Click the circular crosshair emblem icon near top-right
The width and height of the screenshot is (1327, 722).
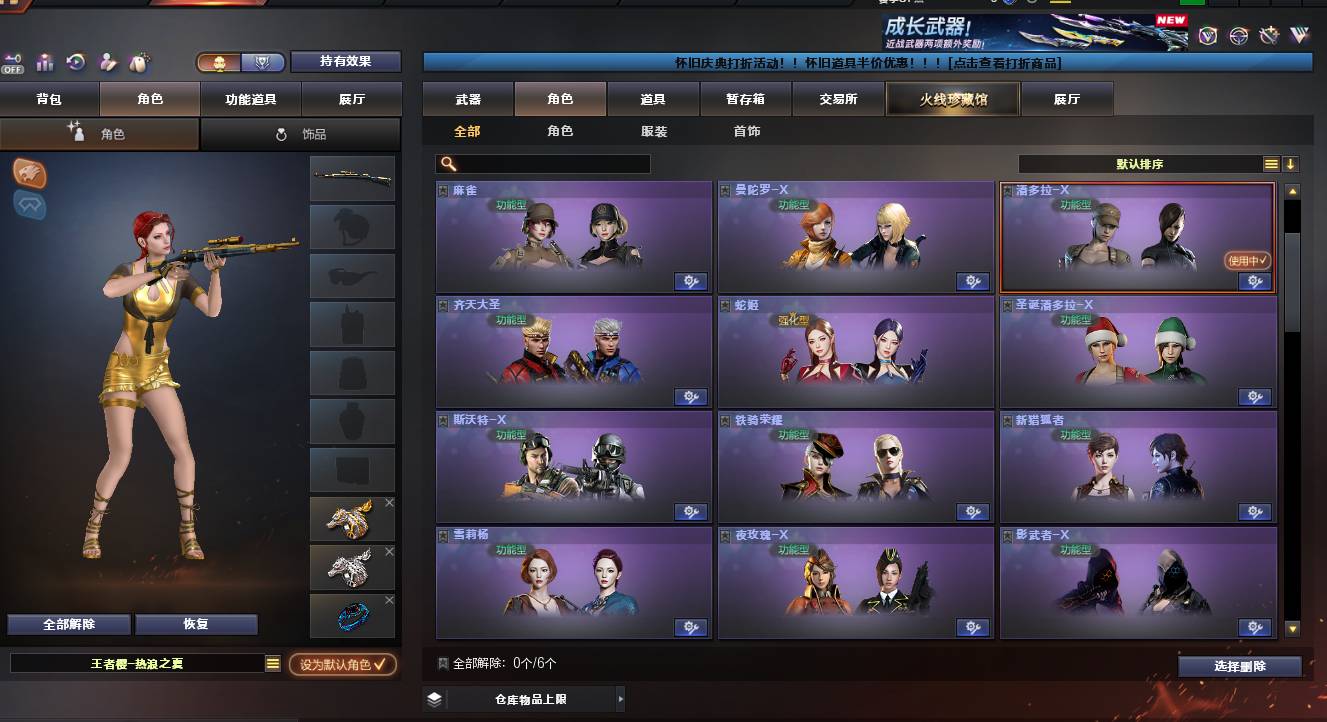click(x=1238, y=37)
